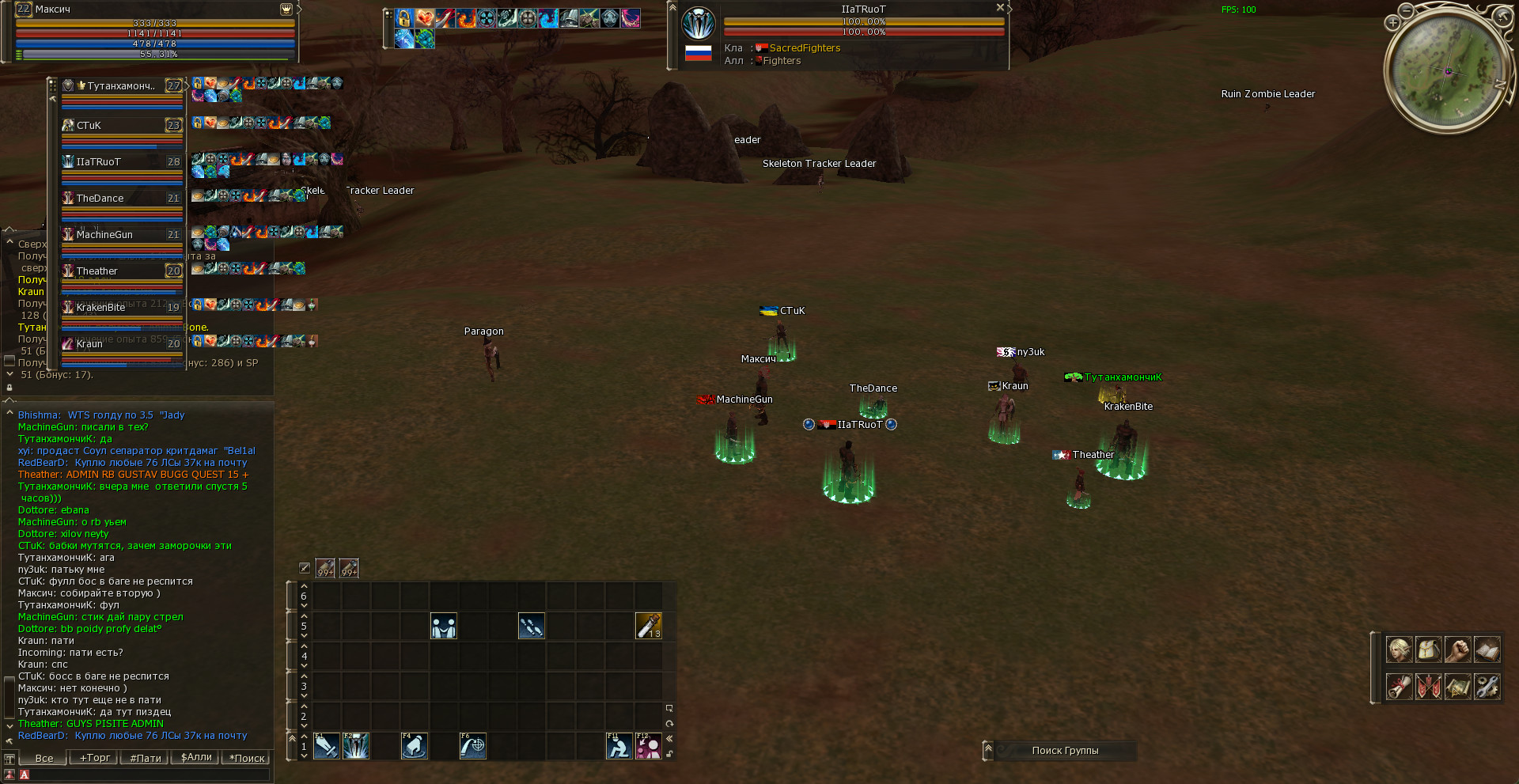Show the *Поиск chat tab
This screenshot has height=784, width=1519.
(247, 758)
